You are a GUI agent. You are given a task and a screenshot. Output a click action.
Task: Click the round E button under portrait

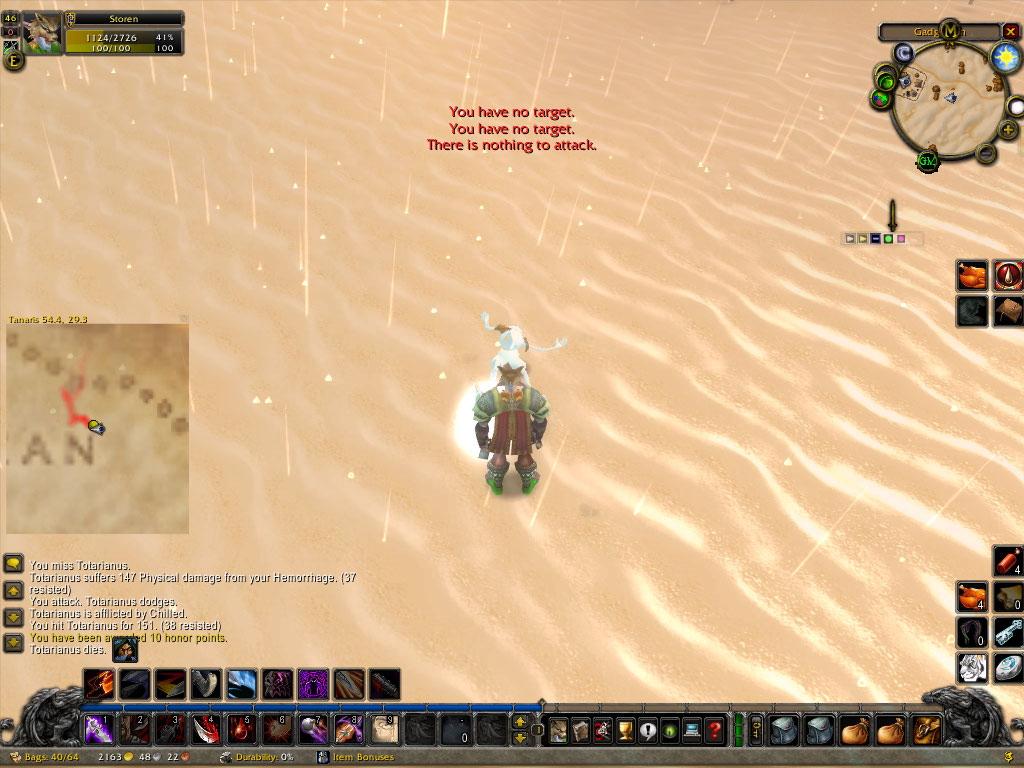tap(15, 60)
